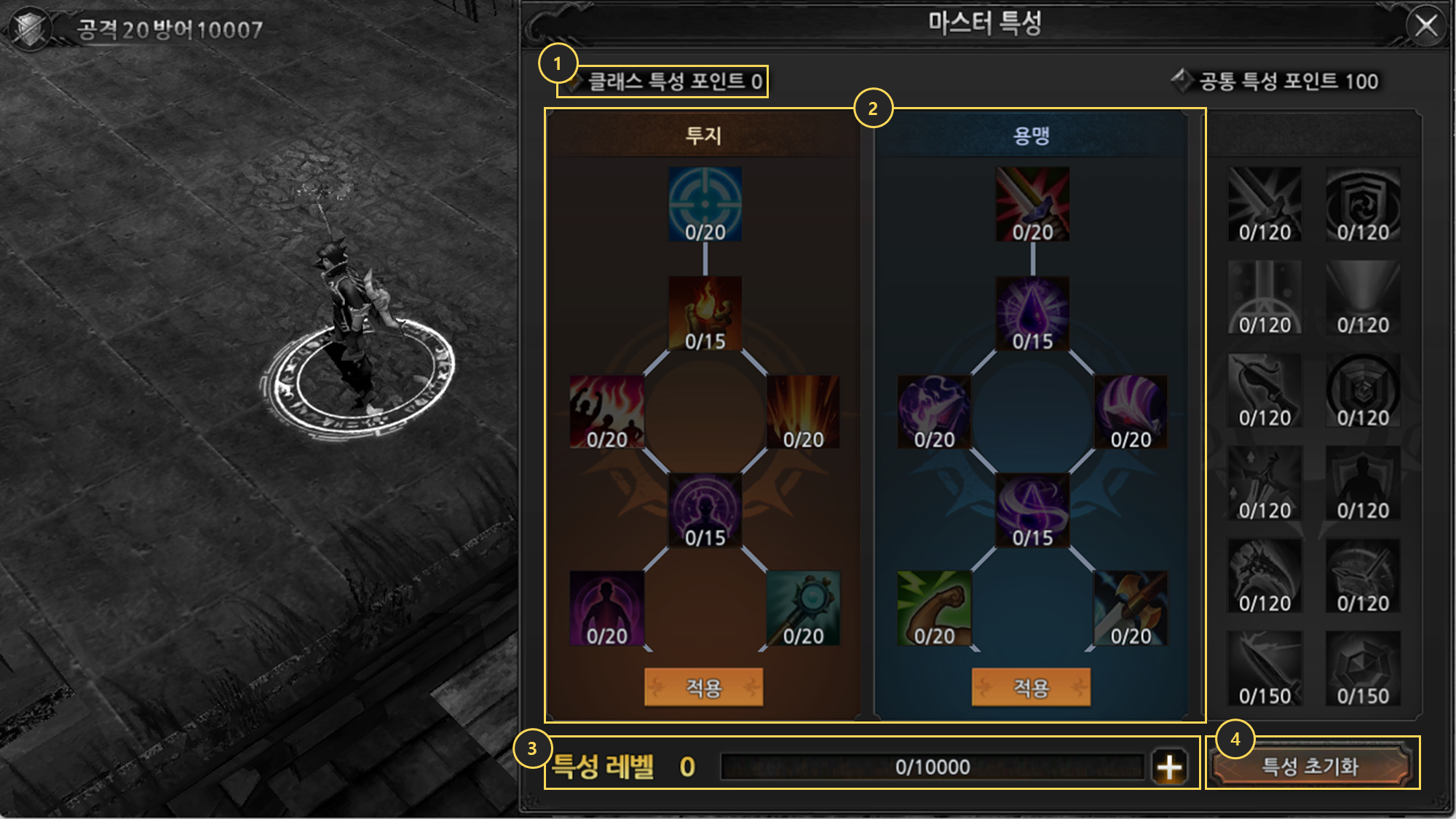The width and height of the screenshot is (1456, 819).
Task: Apply the 용맹 trait tree
Action: (x=1031, y=687)
